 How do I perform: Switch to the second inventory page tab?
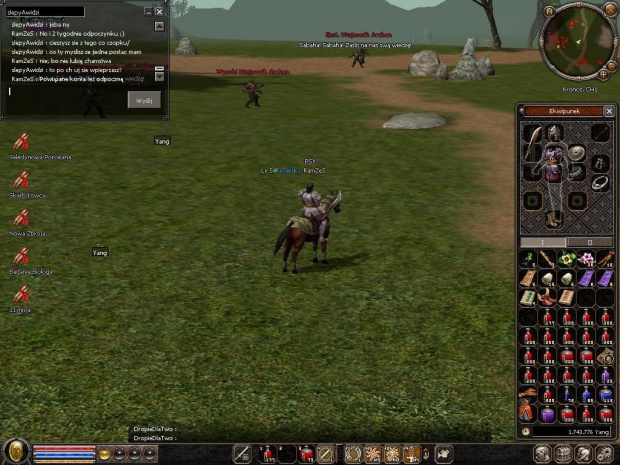point(589,242)
